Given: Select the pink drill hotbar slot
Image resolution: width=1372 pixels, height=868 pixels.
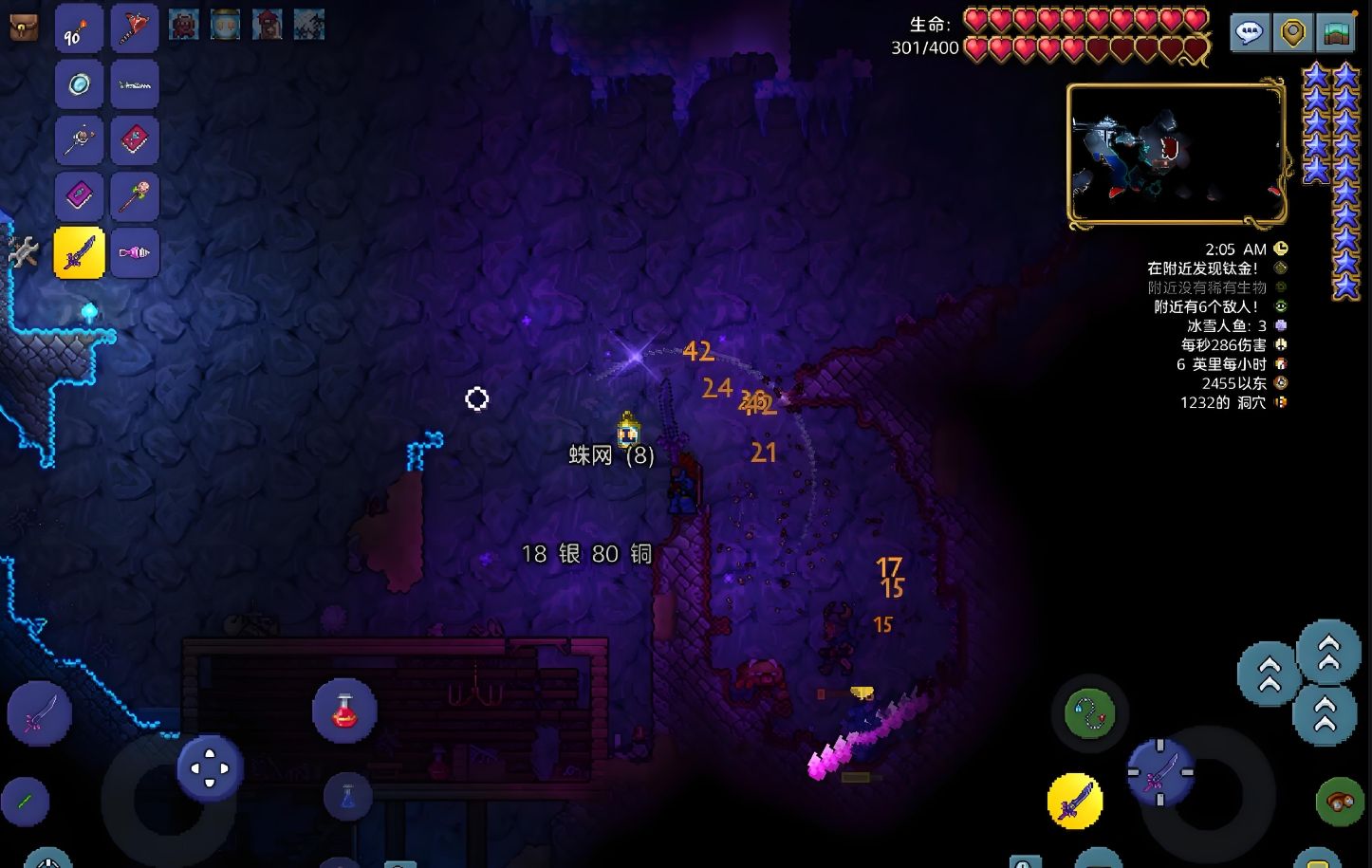Looking at the screenshot, I should [135, 252].
